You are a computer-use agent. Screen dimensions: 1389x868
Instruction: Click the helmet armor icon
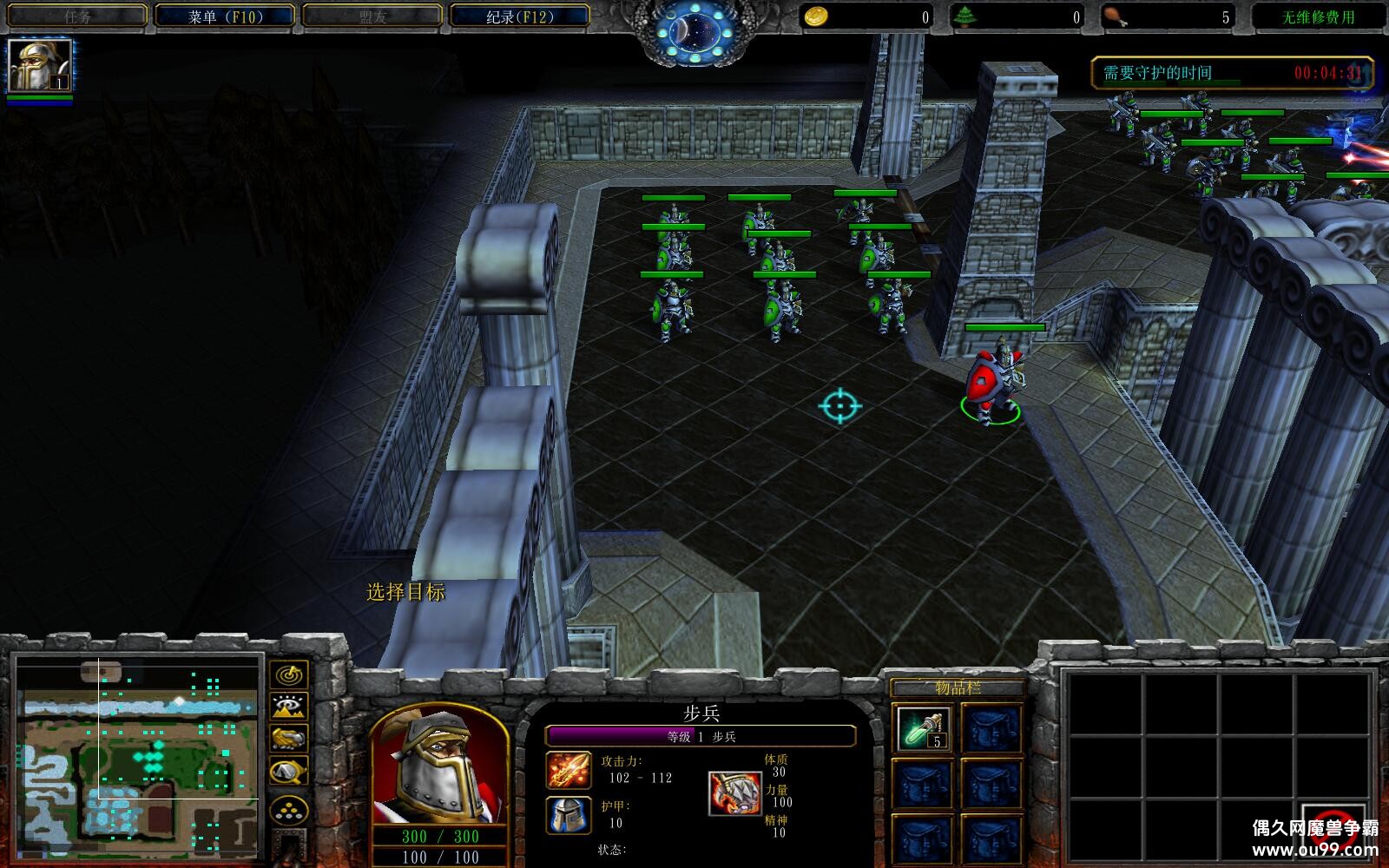coord(569,815)
